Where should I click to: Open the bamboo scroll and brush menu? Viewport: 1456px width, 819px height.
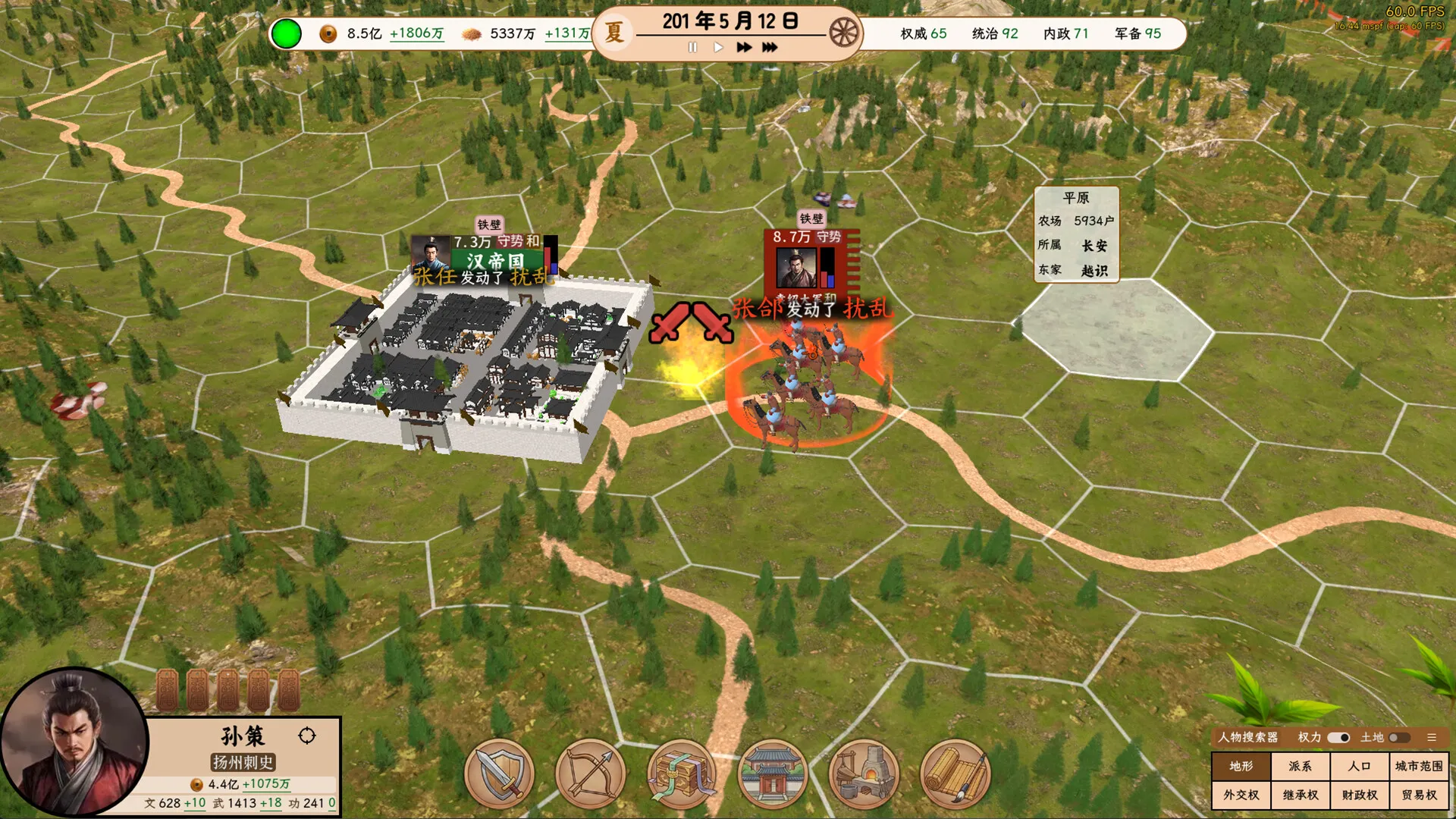click(x=955, y=774)
